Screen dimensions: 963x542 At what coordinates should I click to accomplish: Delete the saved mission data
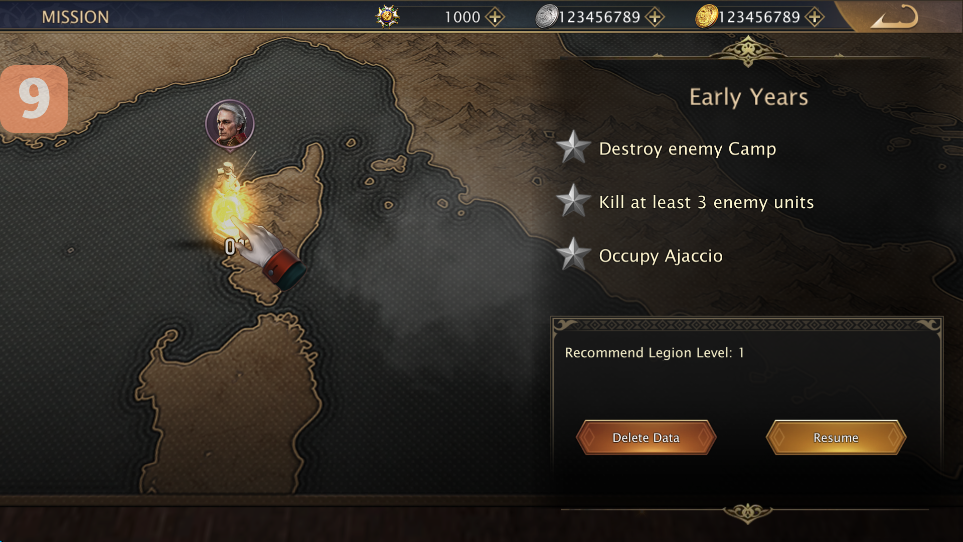pos(646,438)
